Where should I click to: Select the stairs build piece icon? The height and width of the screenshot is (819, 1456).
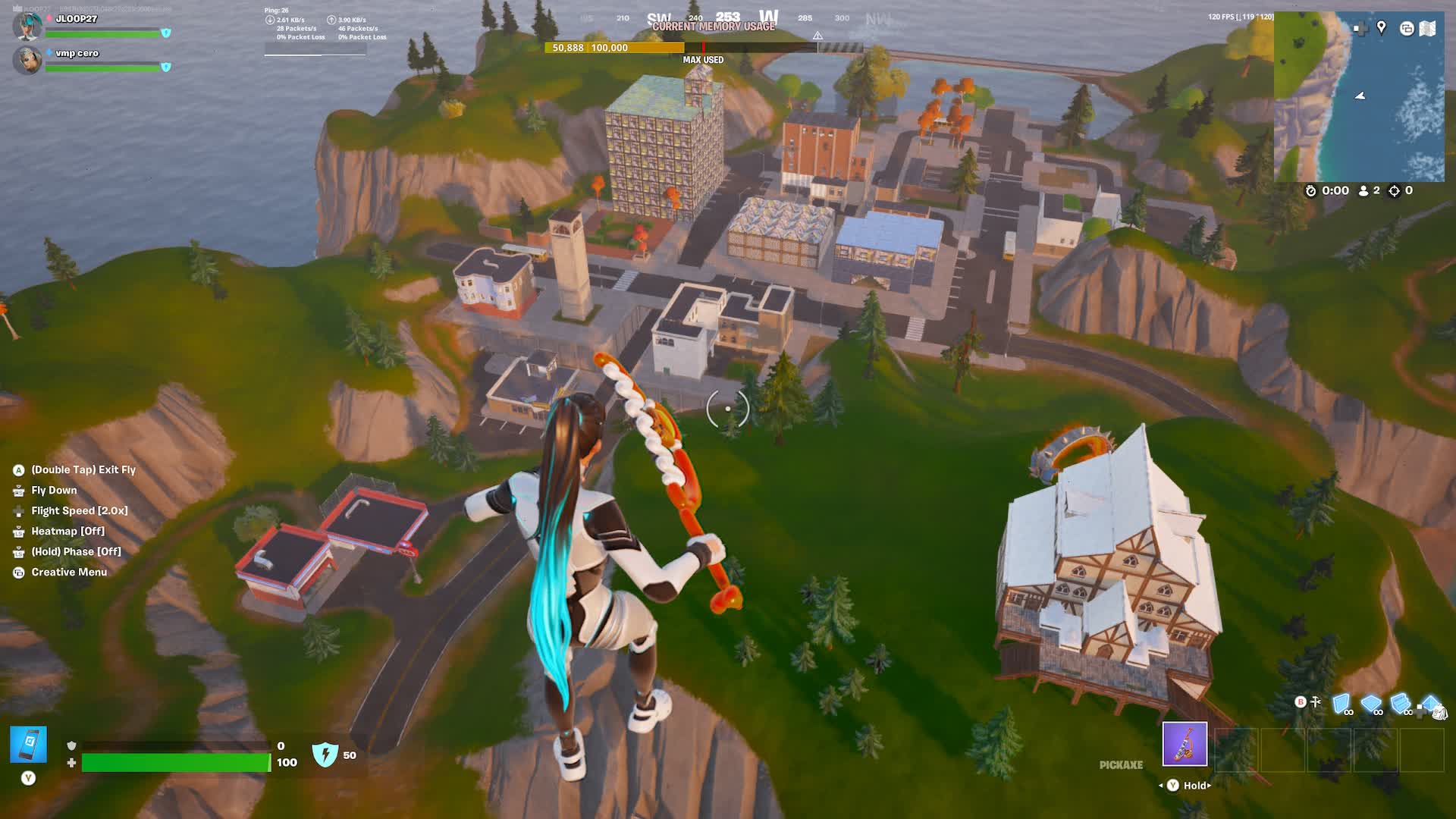click(1399, 701)
